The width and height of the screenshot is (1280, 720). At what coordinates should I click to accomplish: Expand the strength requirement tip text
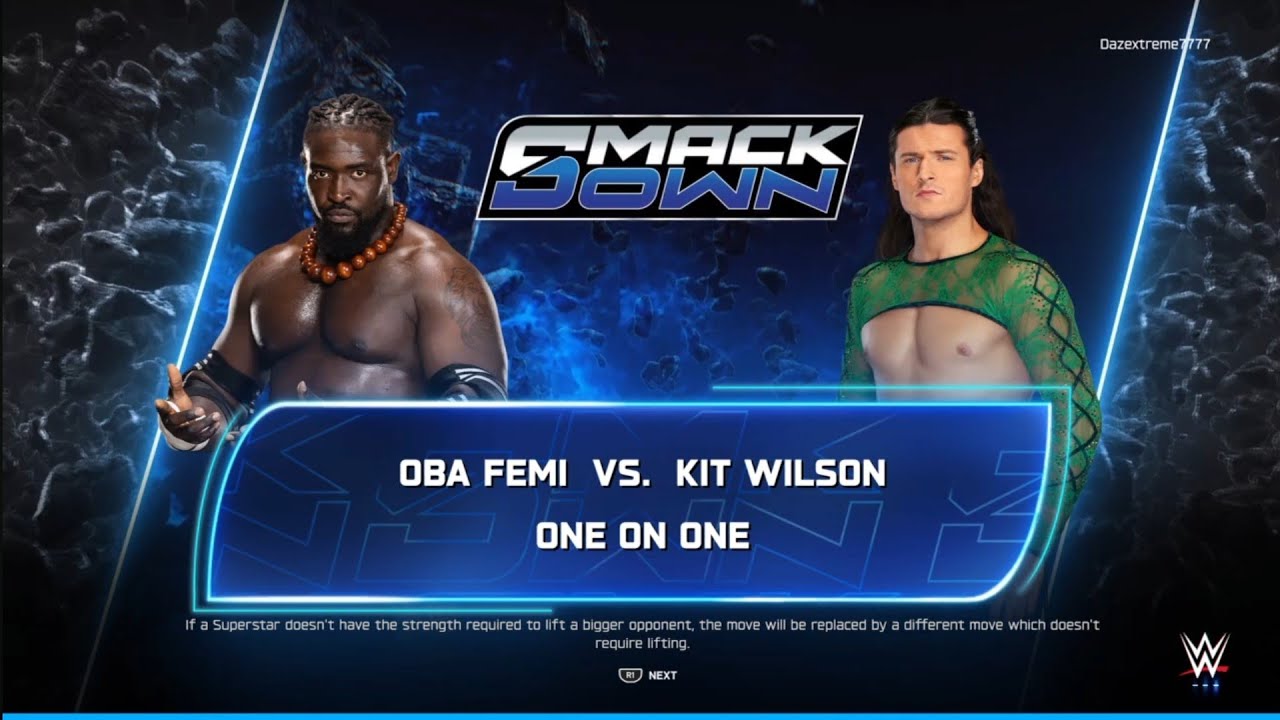click(640, 632)
